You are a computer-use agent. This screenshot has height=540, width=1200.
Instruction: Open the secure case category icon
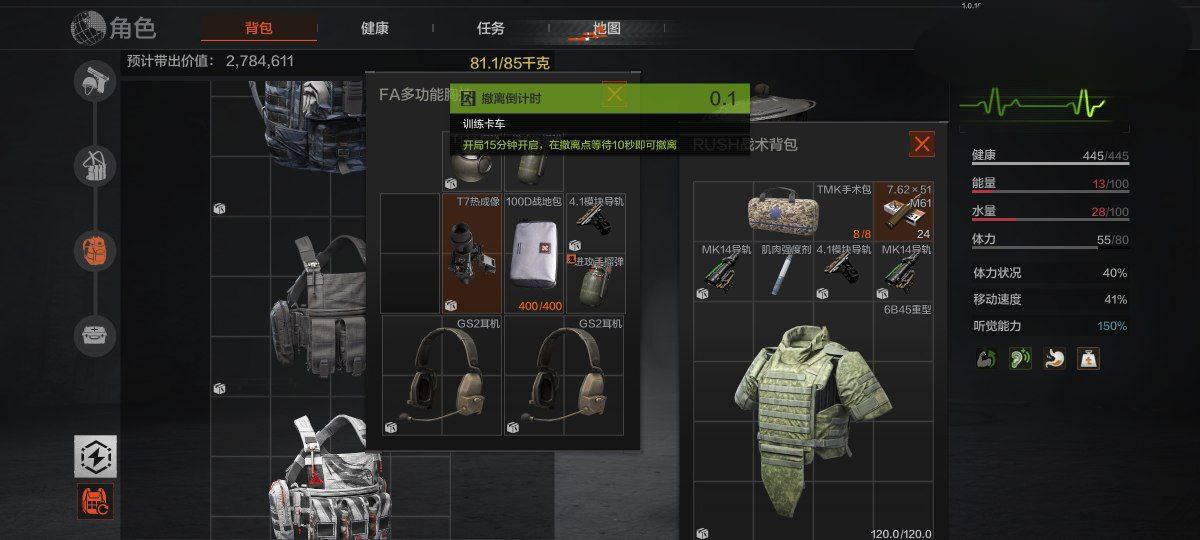point(95,336)
